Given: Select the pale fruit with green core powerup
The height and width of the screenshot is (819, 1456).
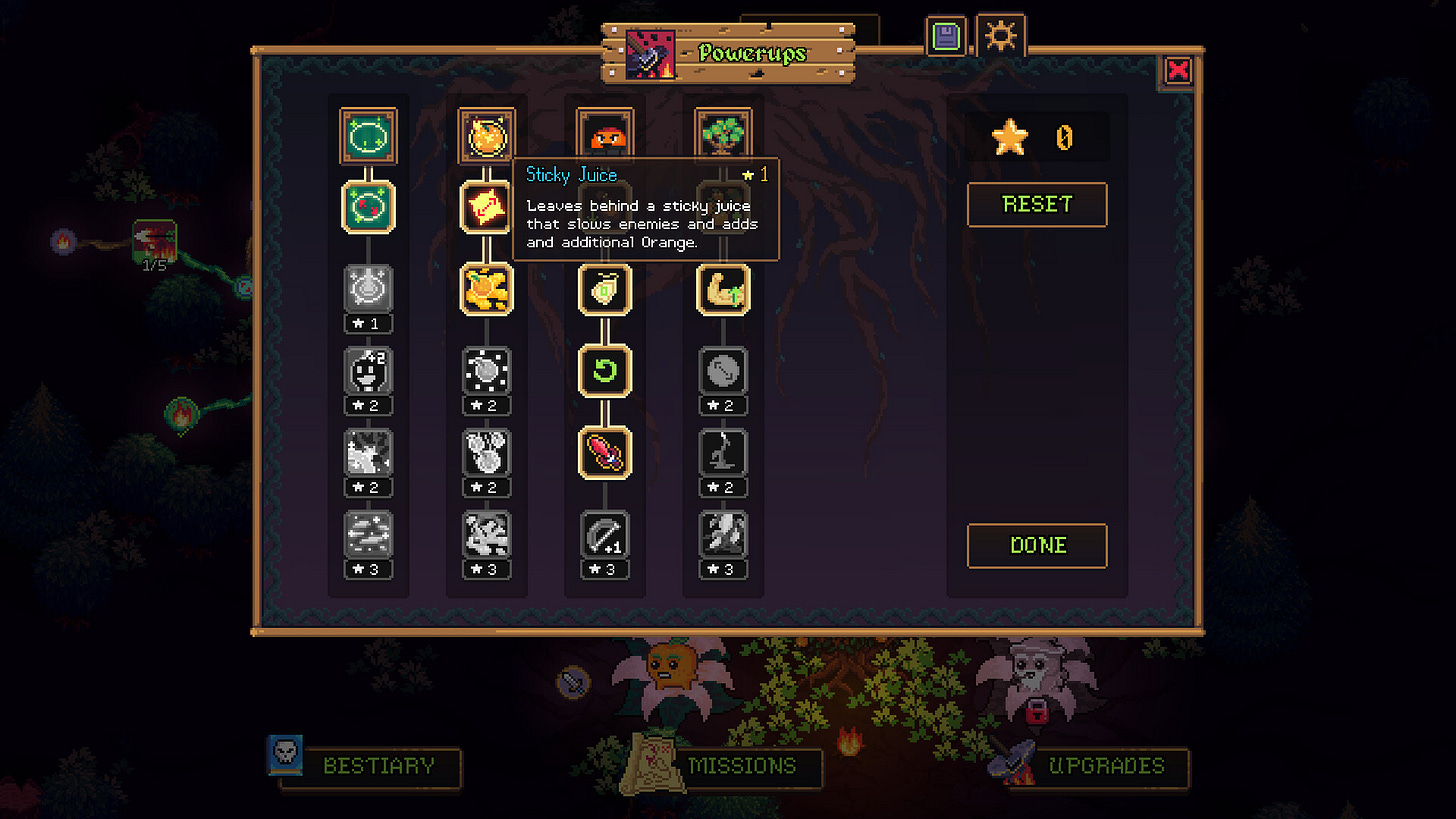Looking at the screenshot, I should (x=605, y=289).
